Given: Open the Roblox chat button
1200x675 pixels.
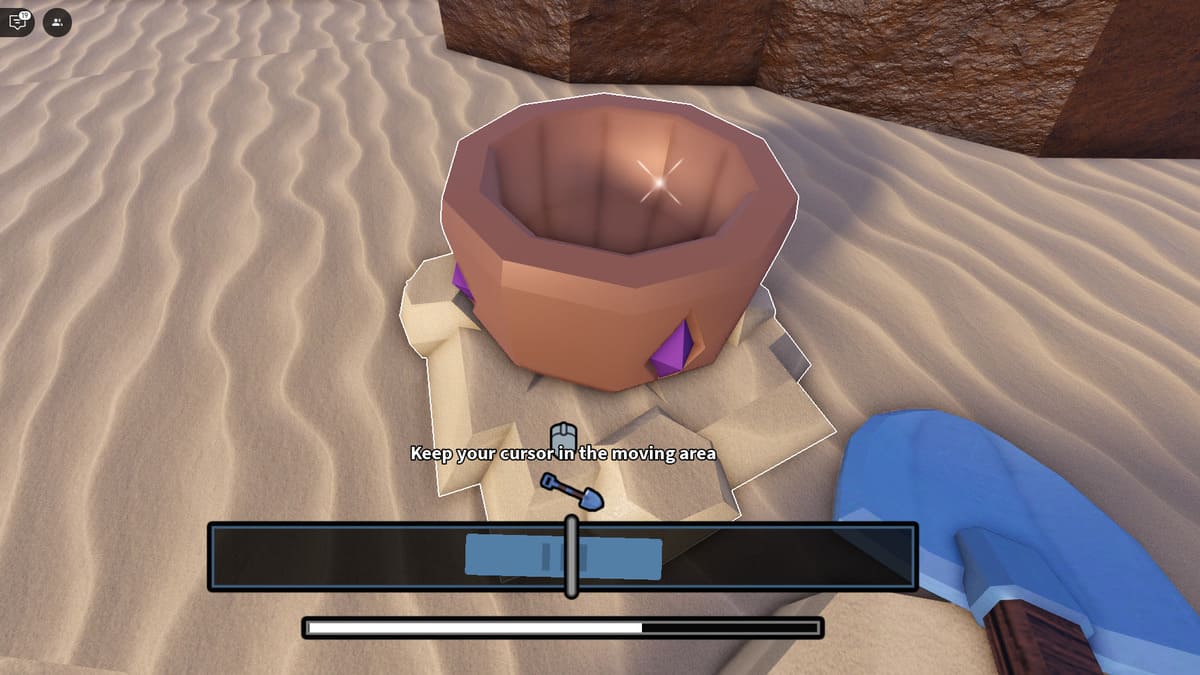Looking at the screenshot, I should coord(19,21).
